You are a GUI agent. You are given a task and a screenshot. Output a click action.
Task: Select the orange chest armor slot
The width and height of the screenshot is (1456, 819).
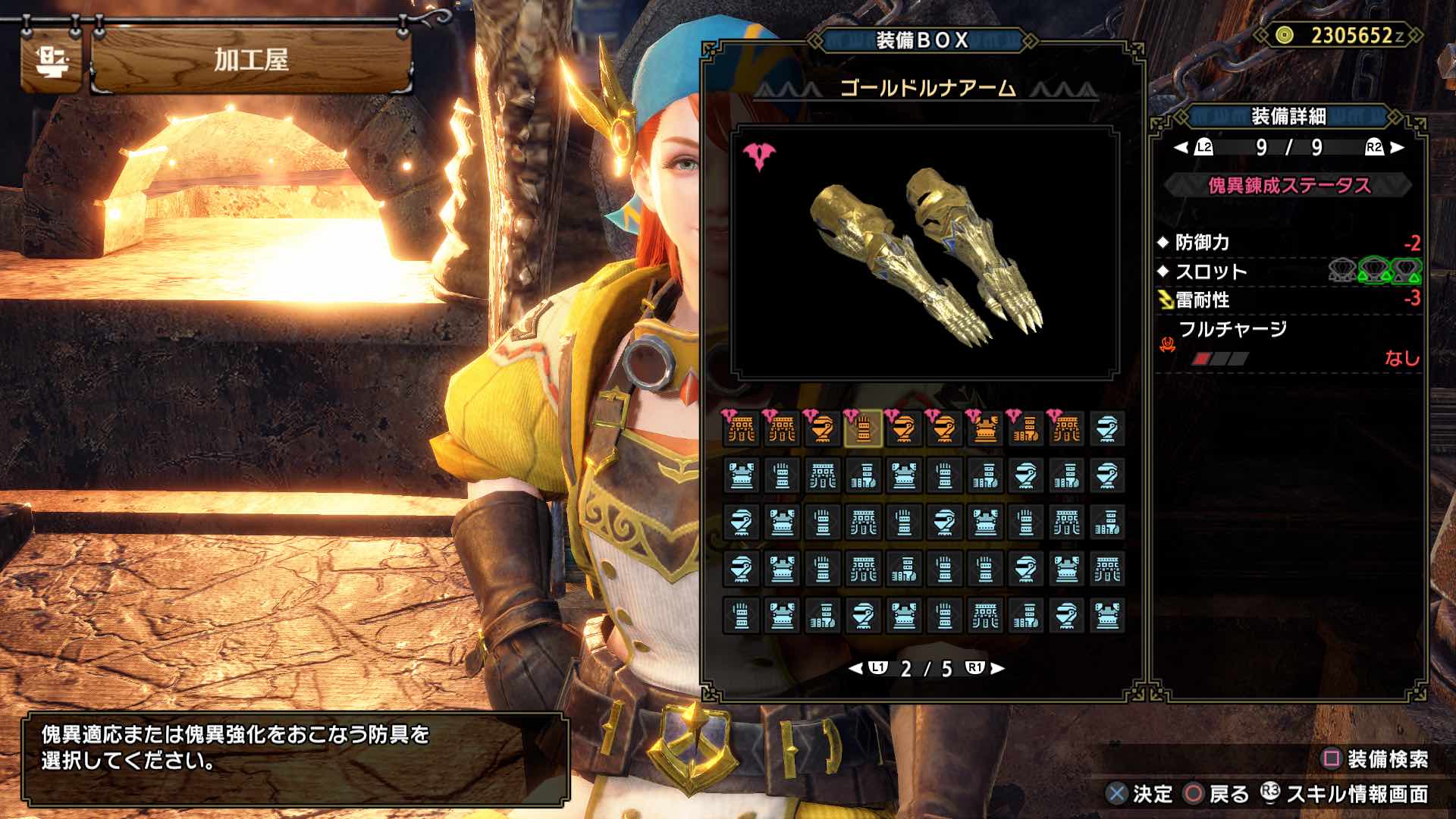985,430
